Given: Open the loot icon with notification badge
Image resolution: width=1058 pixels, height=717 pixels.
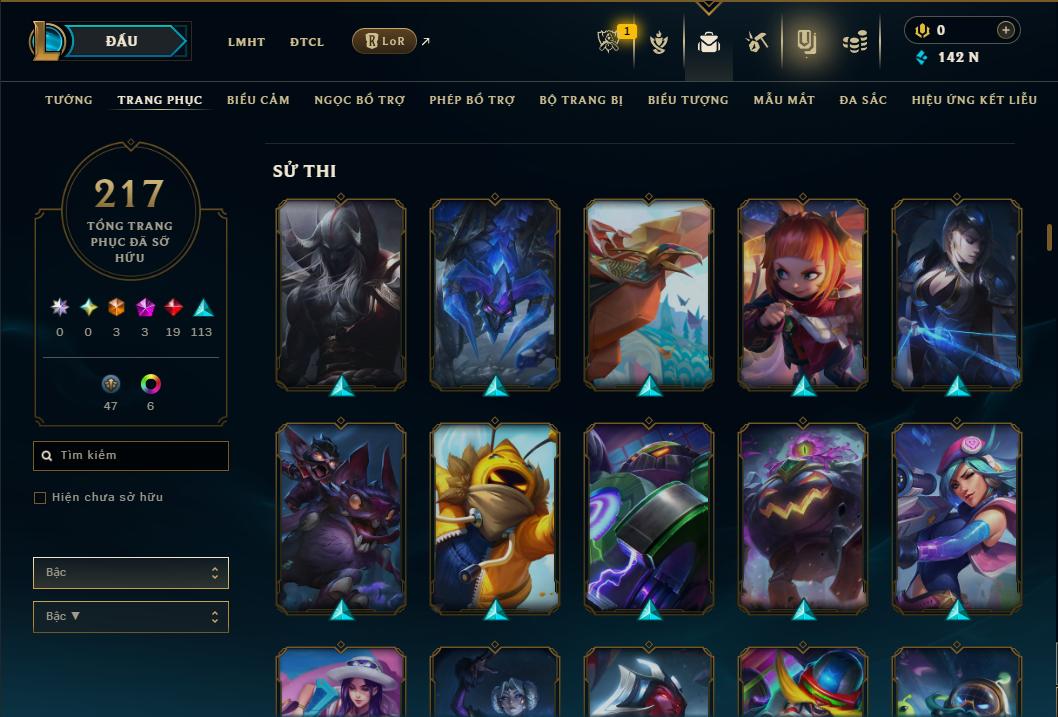Looking at the screenshot, I should coord(610,42).
